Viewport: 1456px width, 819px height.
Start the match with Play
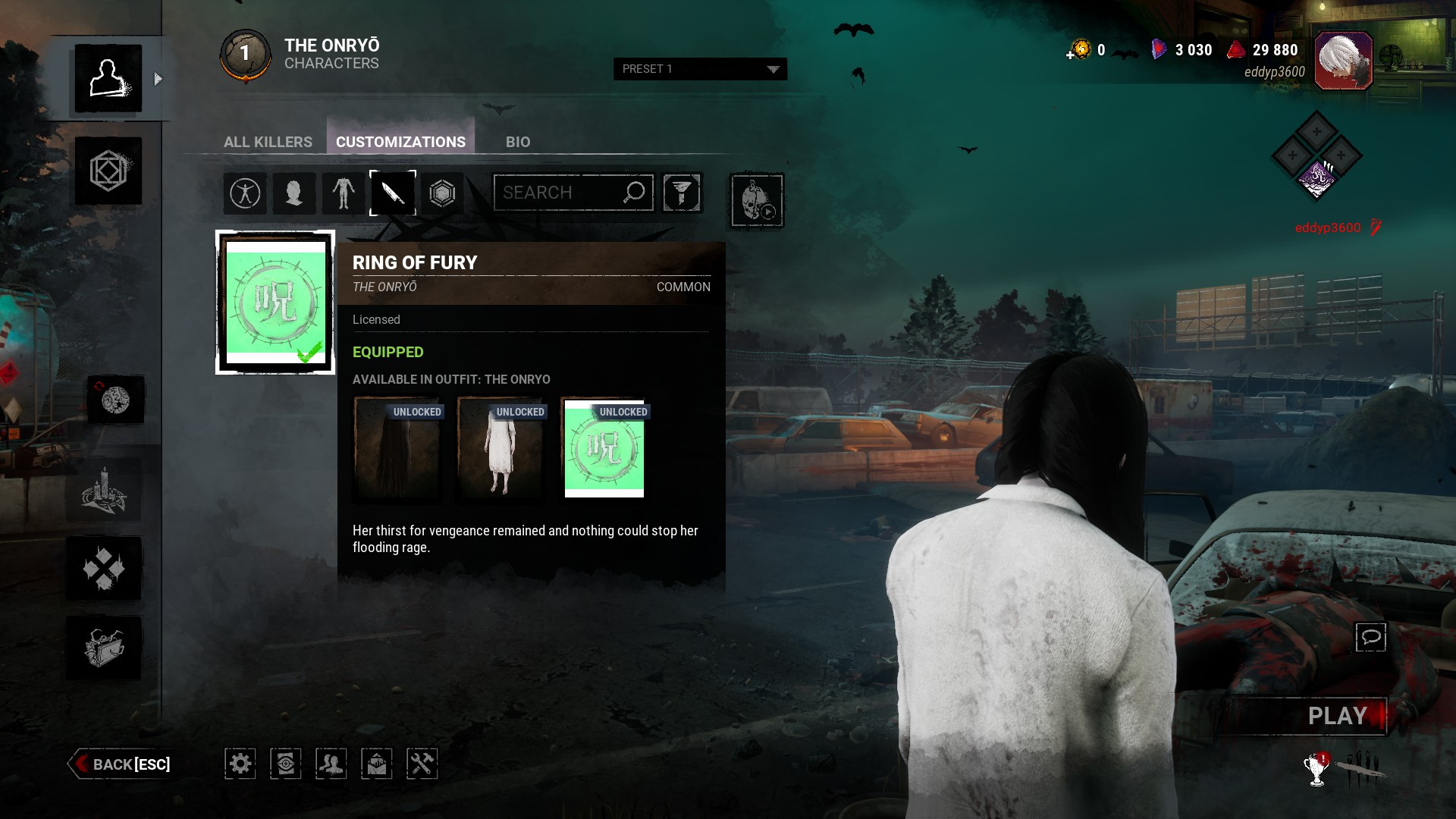[x=1337, y=716]
